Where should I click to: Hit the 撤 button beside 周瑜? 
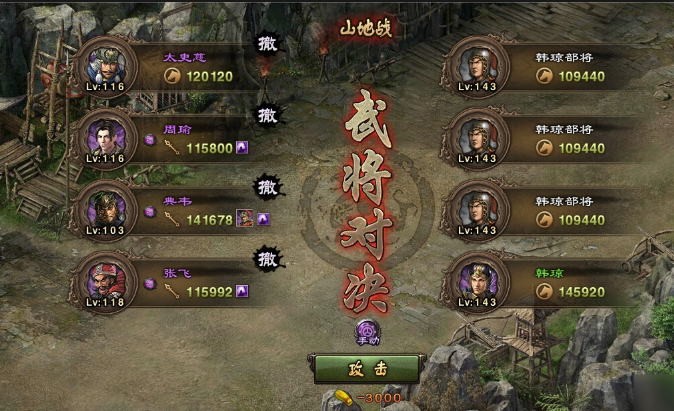coord(267,116)
